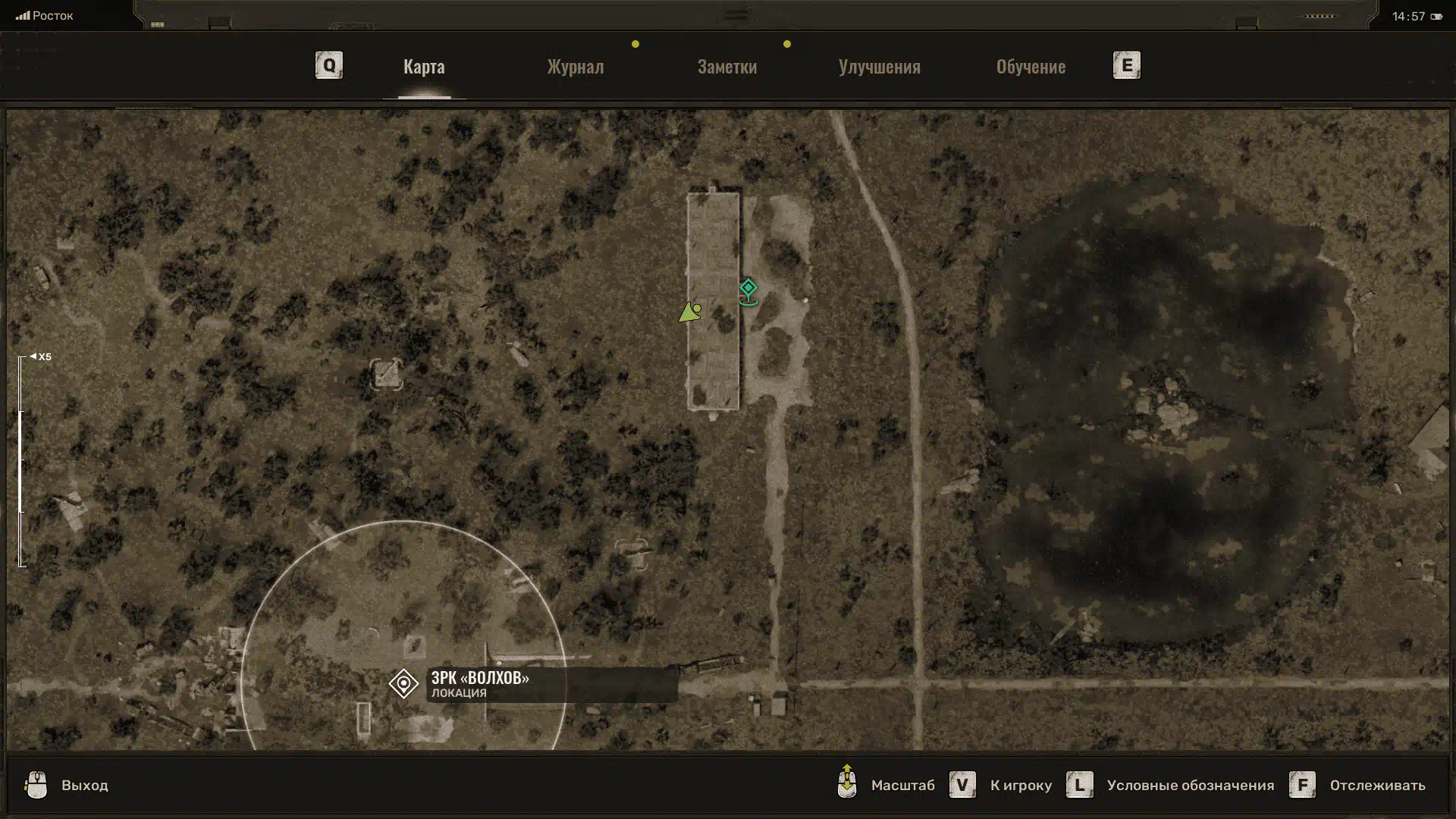Click the green player position arrow
The width and height of the screenshot is (1456, 819).
689,312
